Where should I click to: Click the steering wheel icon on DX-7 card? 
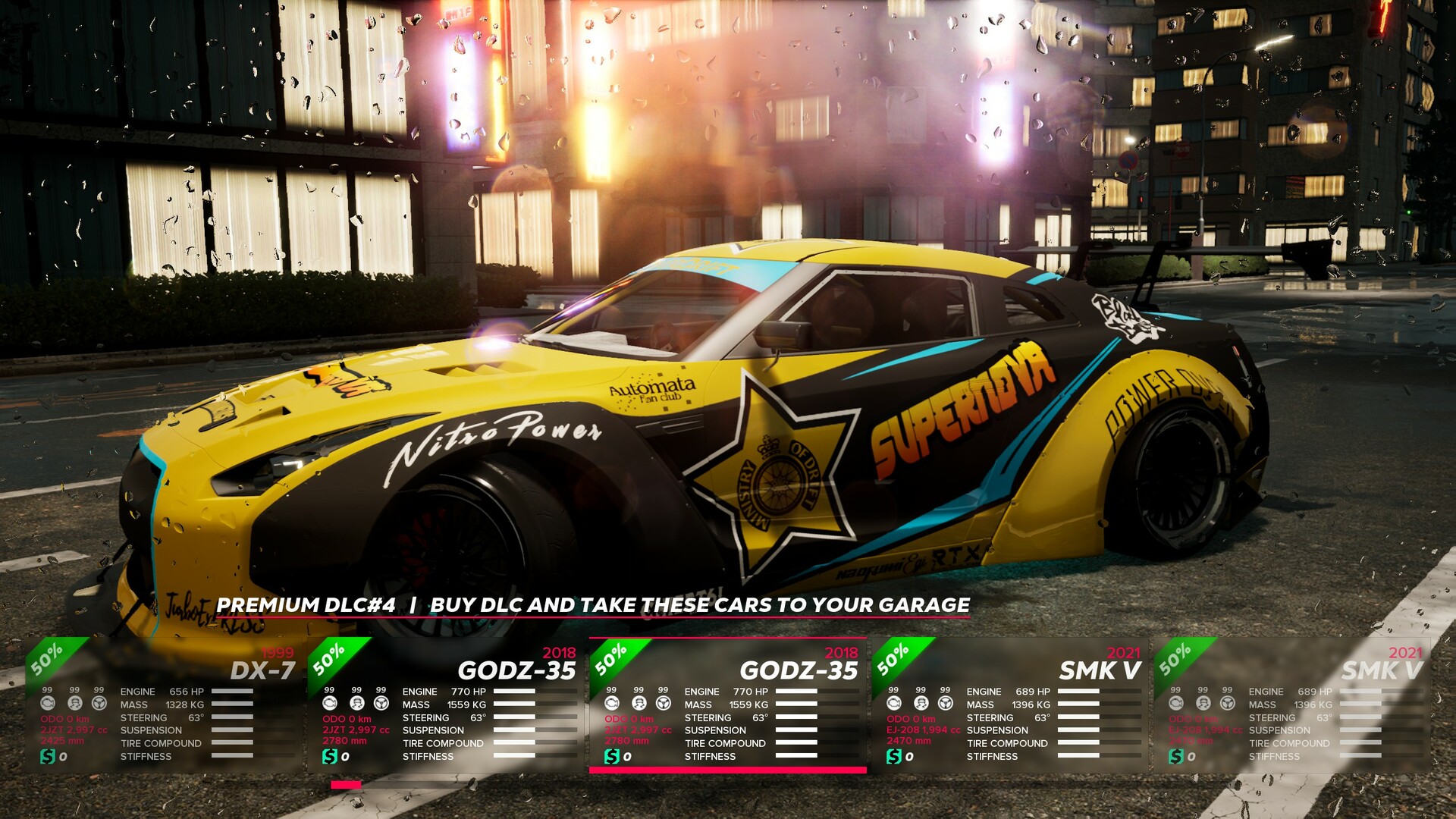coord(99,704)
